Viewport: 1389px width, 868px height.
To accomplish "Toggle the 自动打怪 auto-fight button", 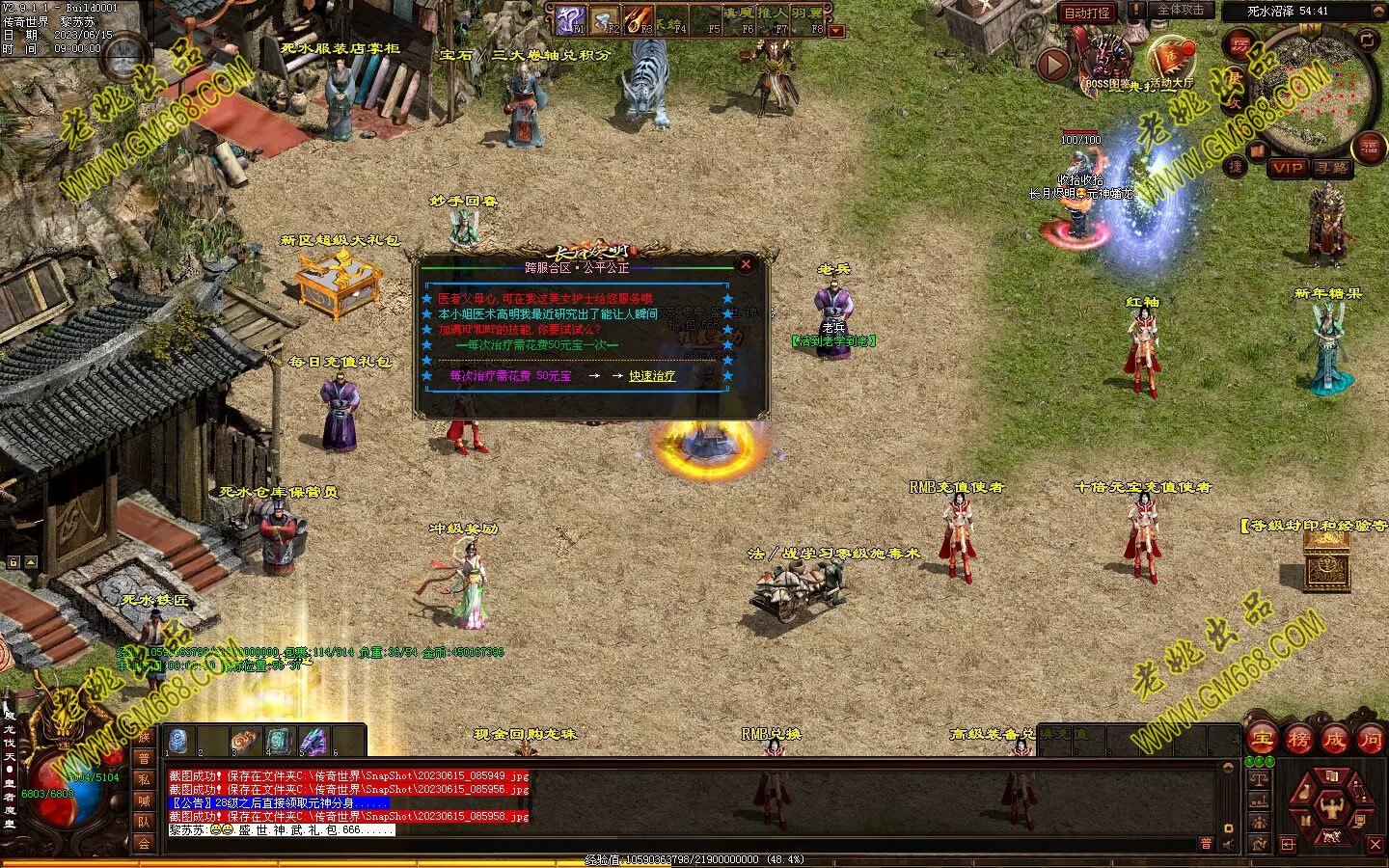I will tap(1086, 13).
